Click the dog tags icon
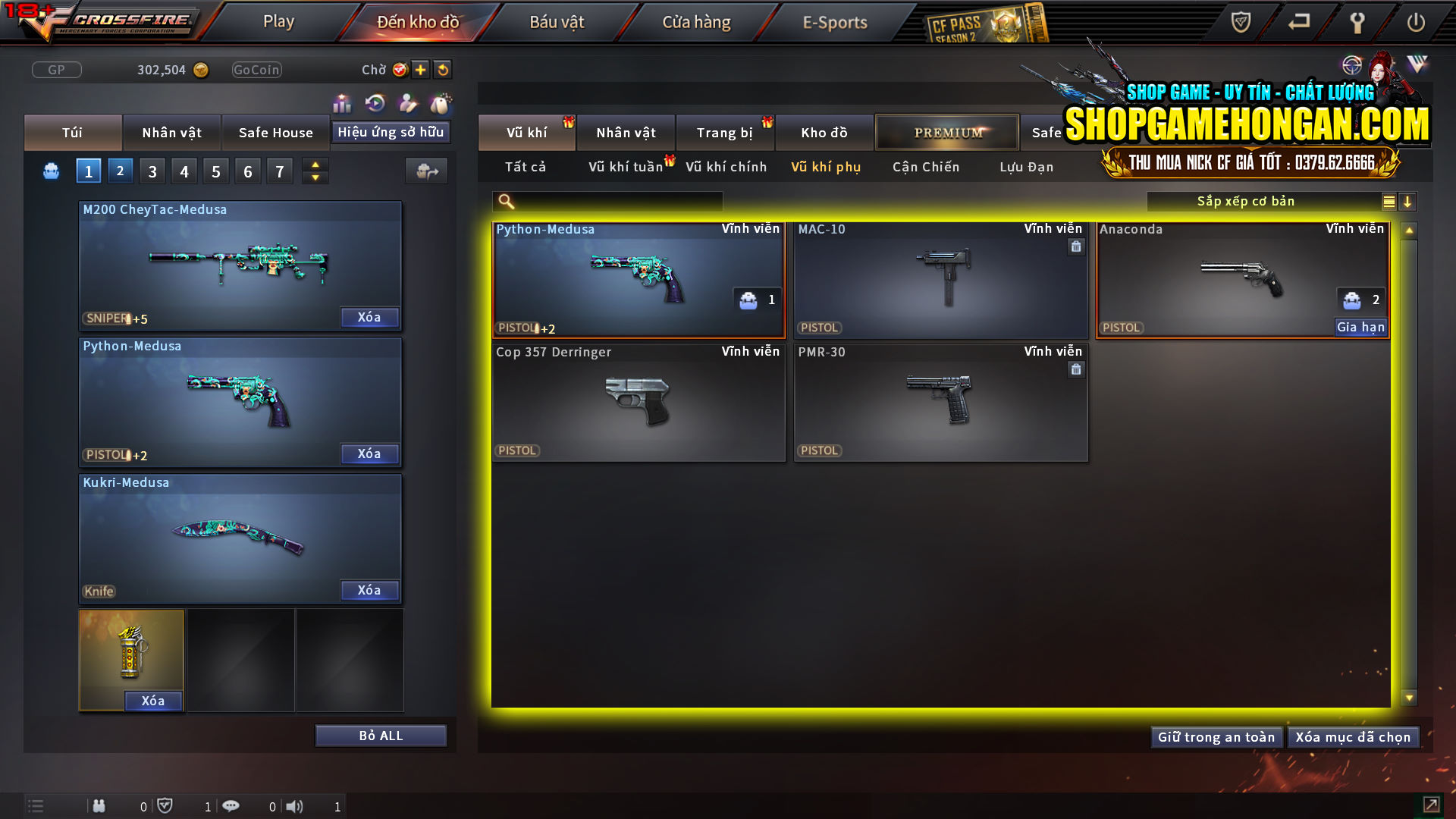 click(x=440, y=103)
